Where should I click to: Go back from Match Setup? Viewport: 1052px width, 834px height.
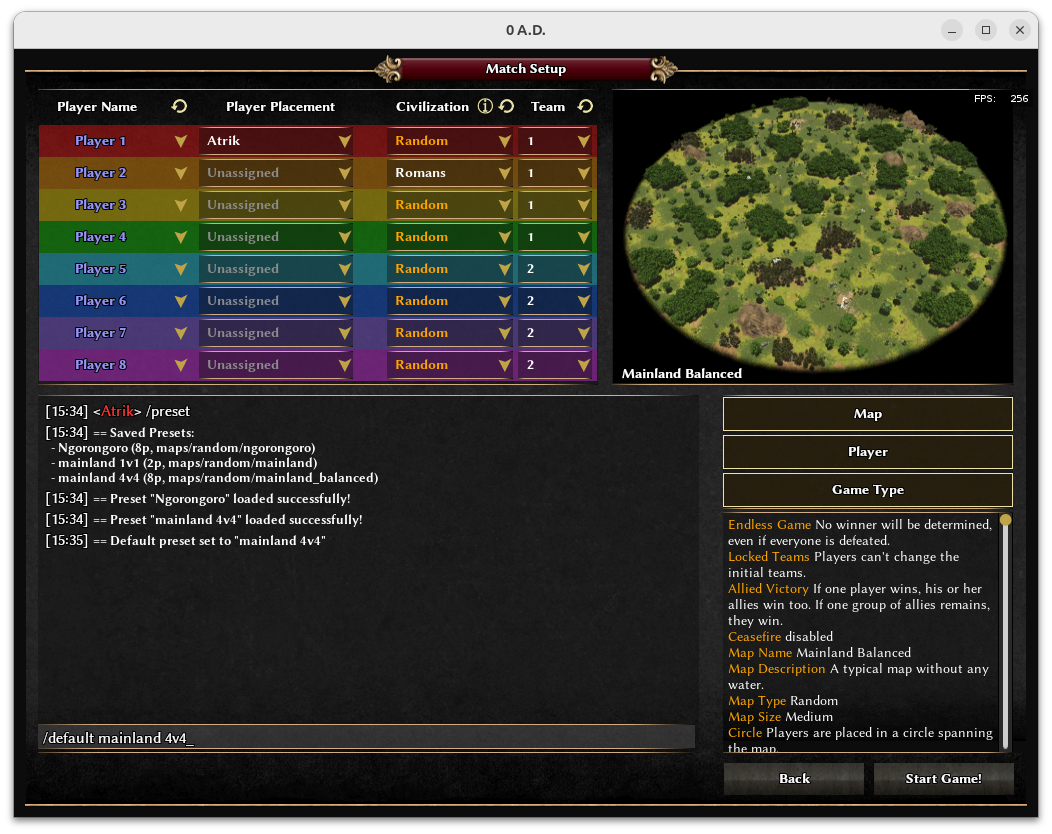pos(794,779)
